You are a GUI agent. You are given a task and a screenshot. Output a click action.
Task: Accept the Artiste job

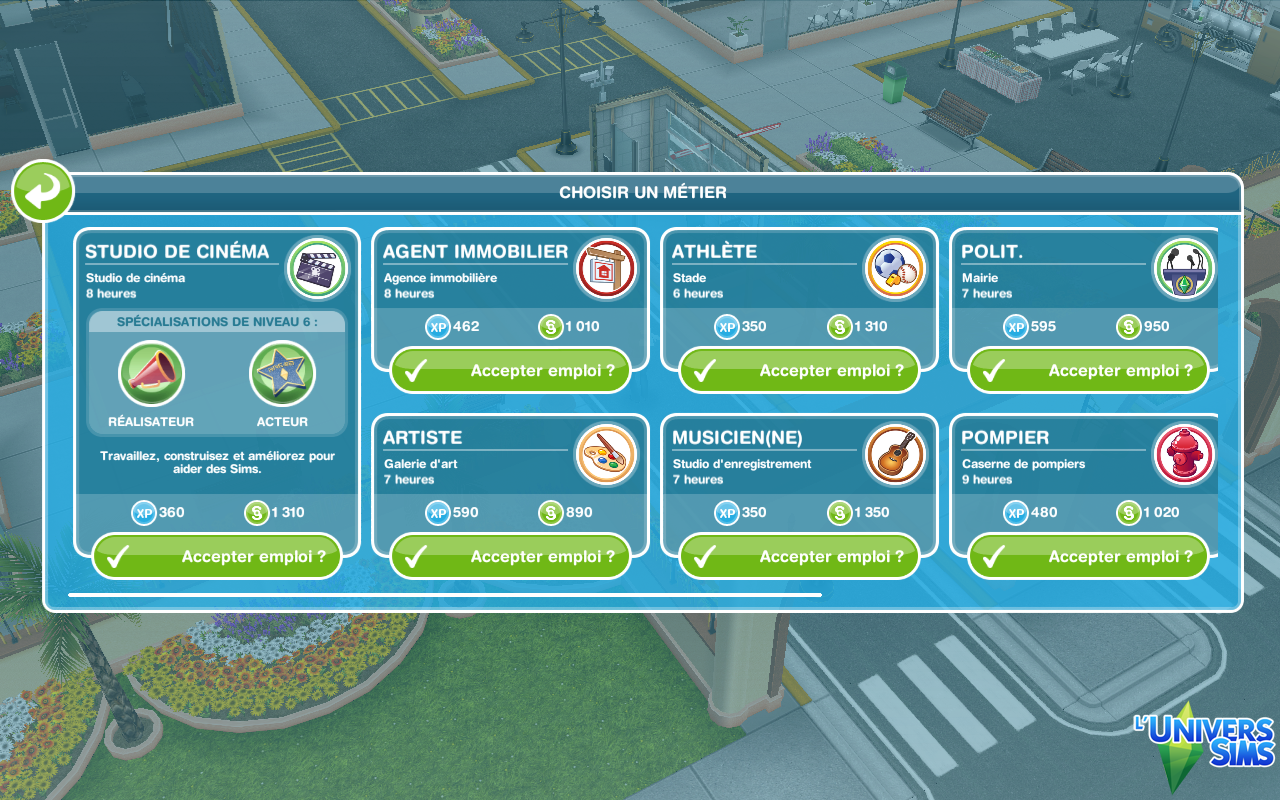[x=510, y=557]
